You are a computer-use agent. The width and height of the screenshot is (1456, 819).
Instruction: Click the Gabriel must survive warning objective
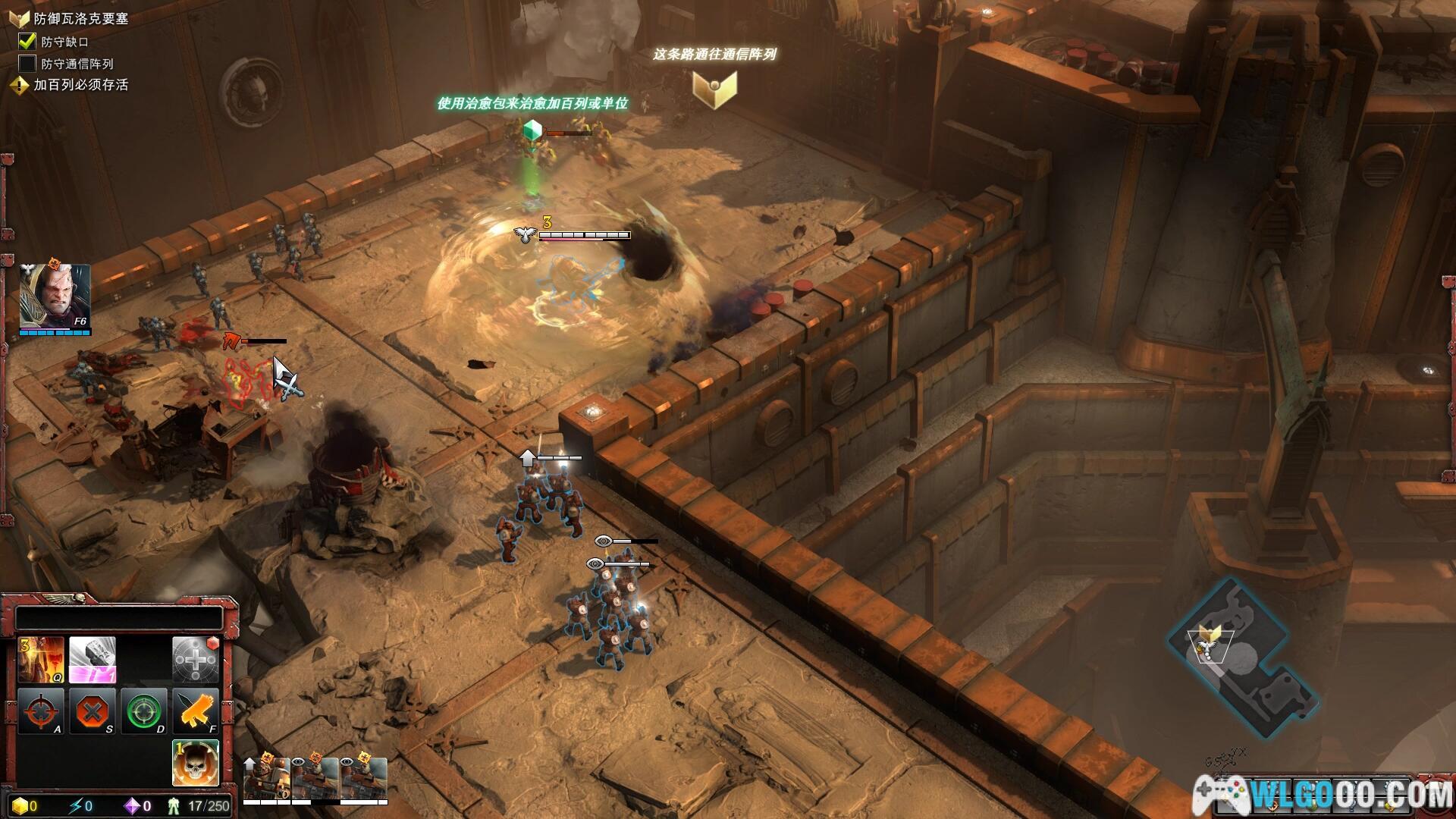click(x=80, y=85)
